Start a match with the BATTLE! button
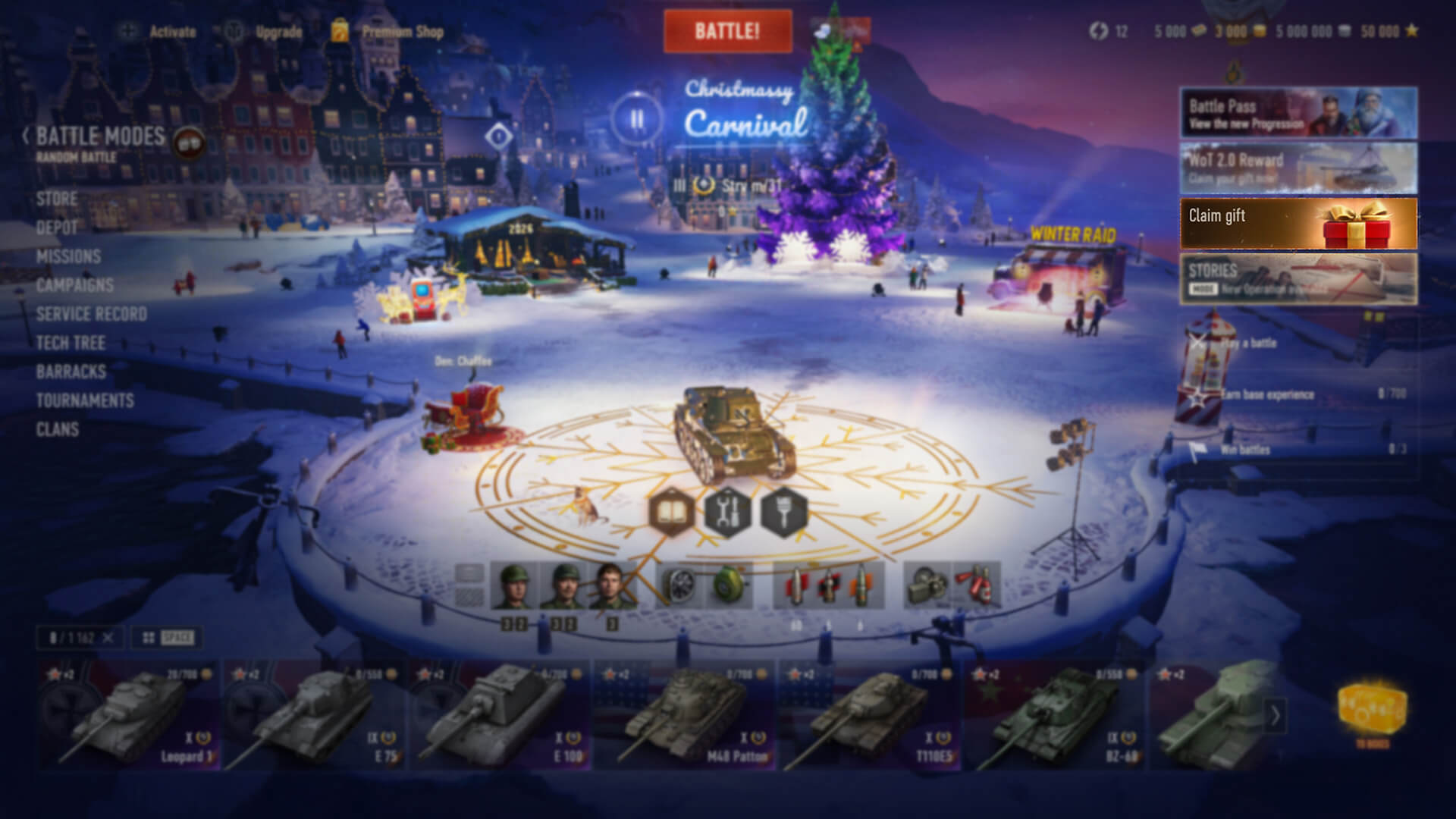The height and width of the screenshot is (819, 1456). tap(727, 31)
